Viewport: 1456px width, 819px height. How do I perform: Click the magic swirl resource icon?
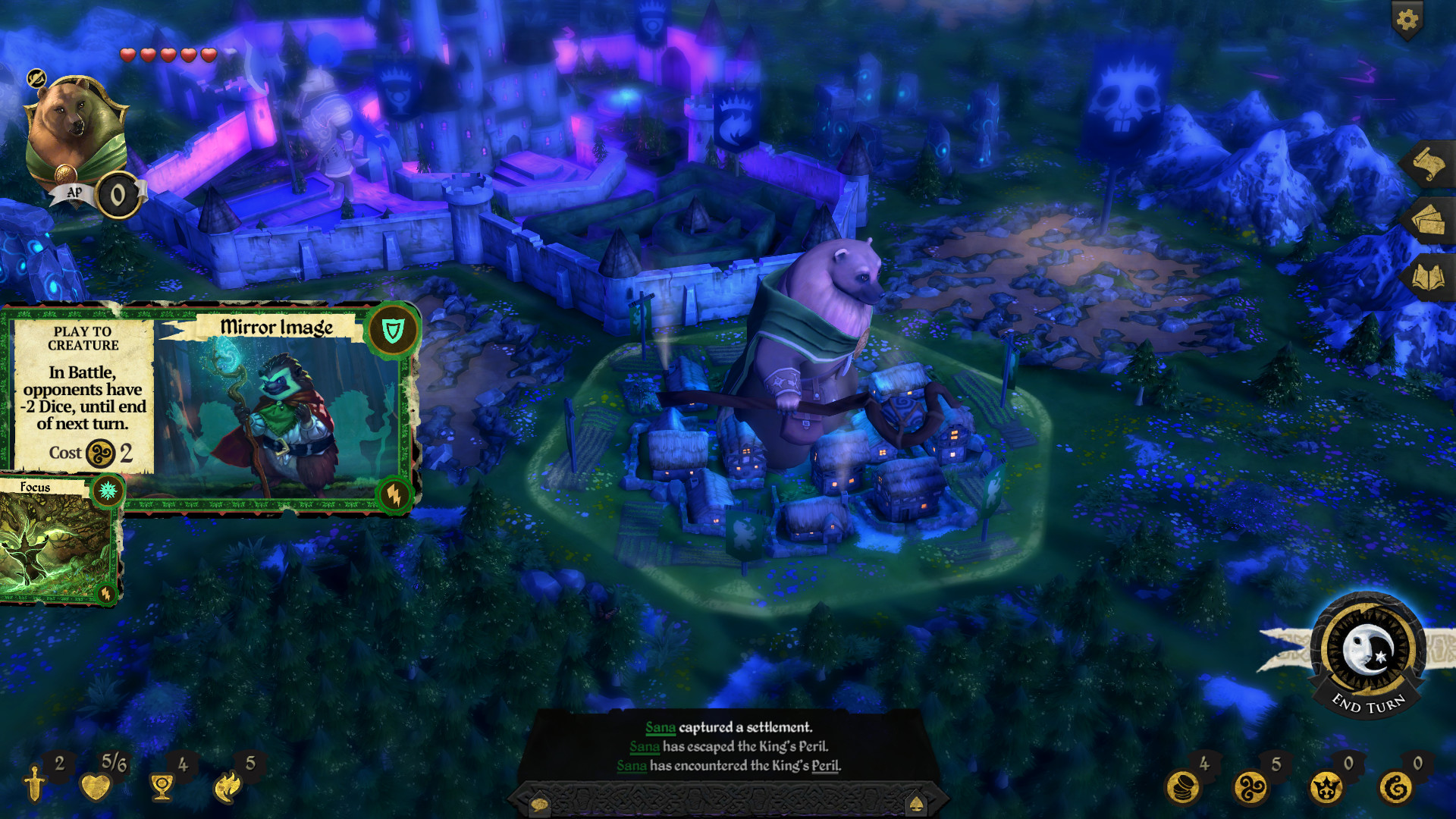coord(1250,787)
